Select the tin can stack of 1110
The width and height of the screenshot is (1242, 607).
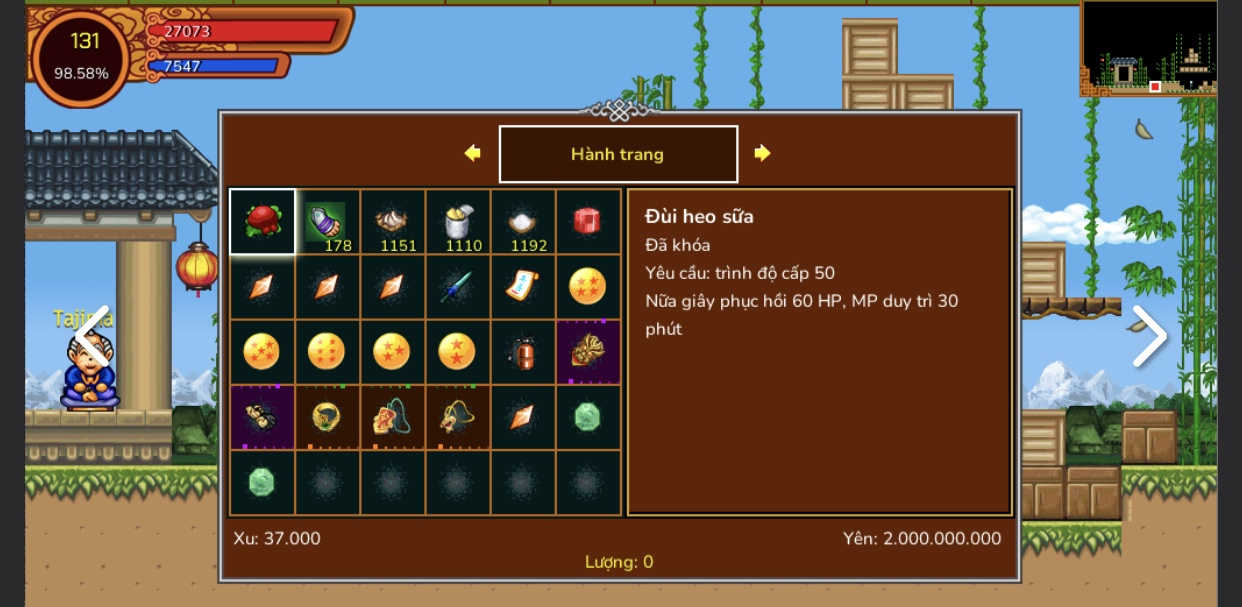point(457,221)
